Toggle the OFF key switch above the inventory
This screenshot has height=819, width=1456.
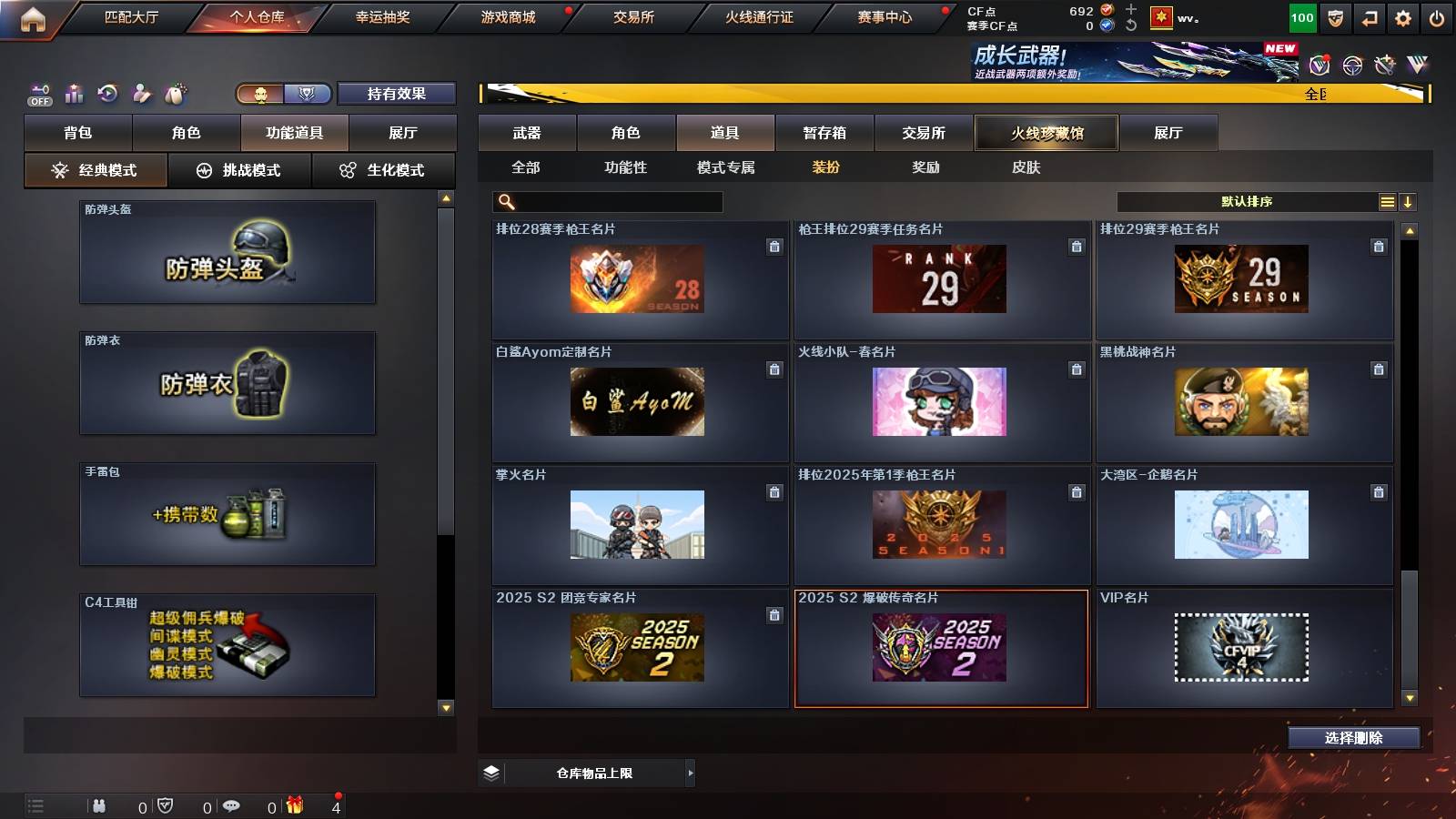click(x=38, y=91)
